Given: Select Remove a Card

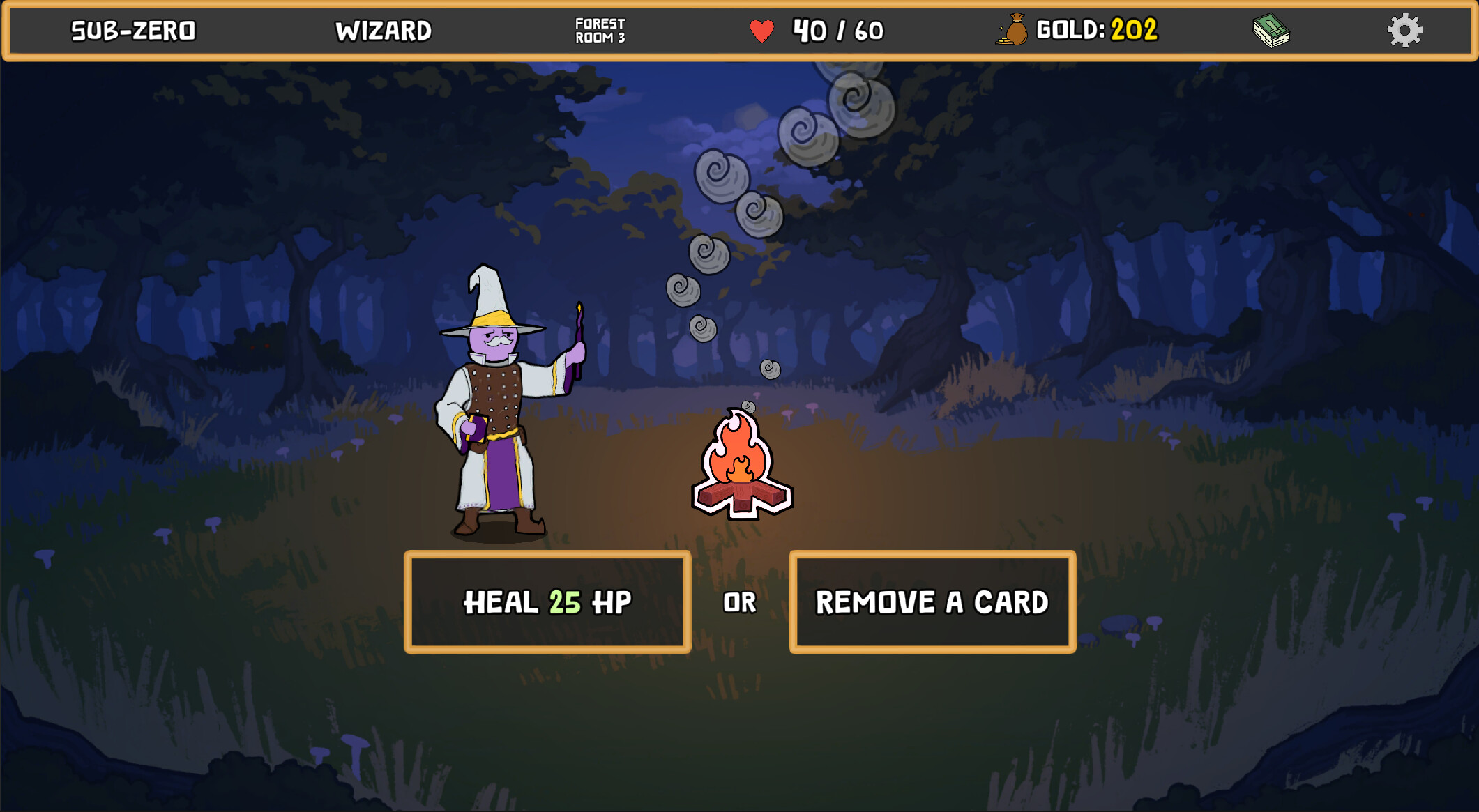Looking at the screenshot, I should coord(933,600).
